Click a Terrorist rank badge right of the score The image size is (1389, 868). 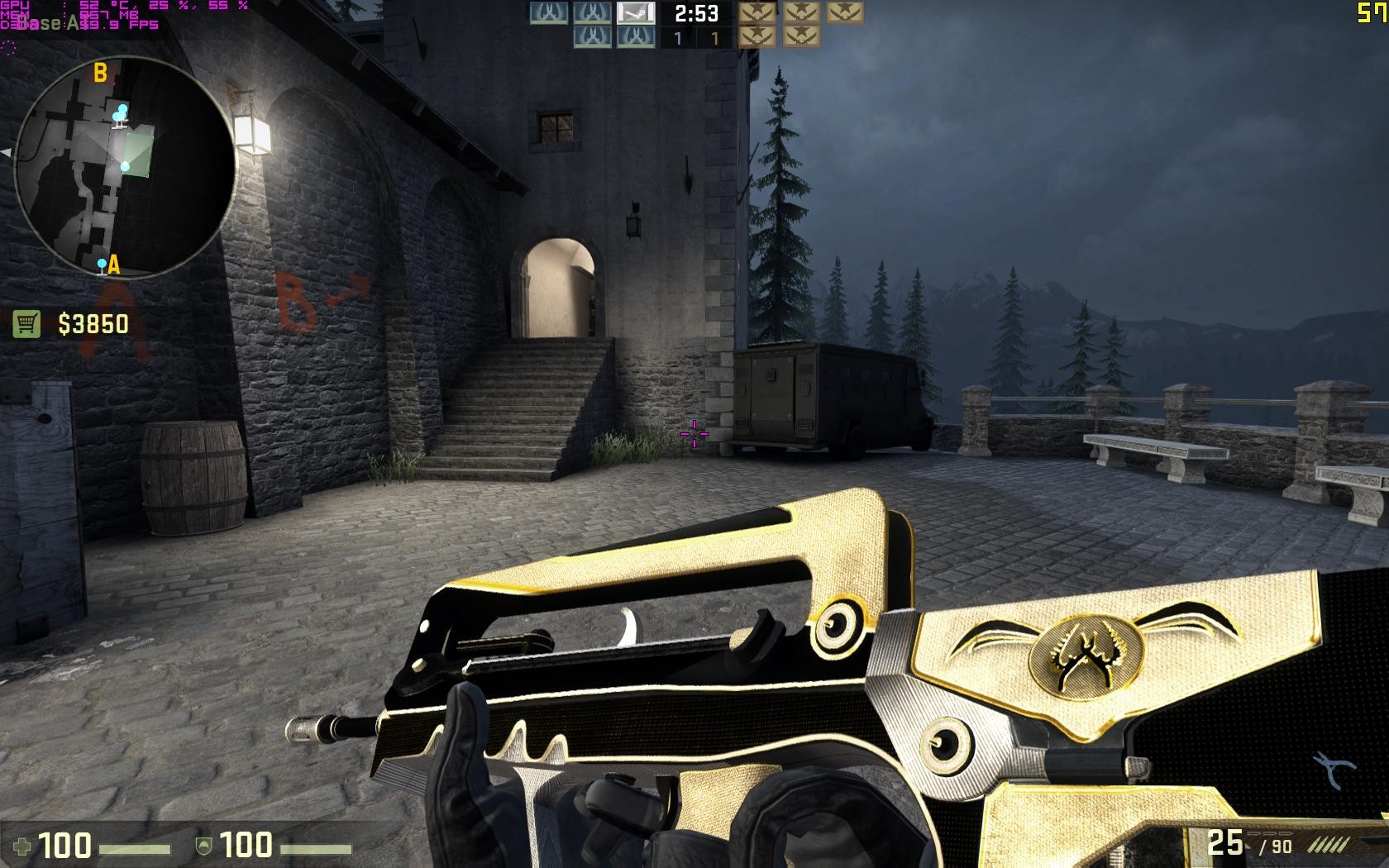tap(758, 12)
